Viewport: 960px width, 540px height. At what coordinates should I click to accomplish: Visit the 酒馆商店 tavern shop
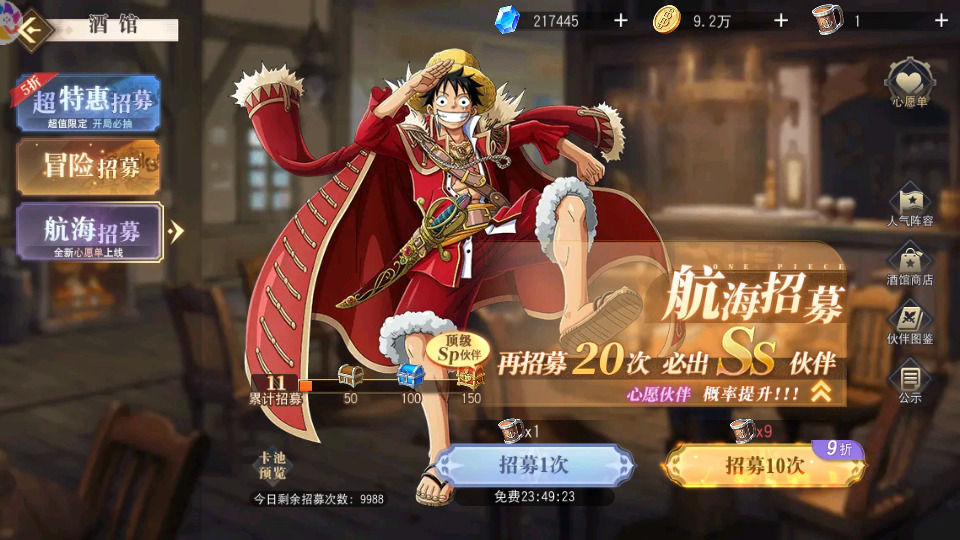[x=910, y=264]
